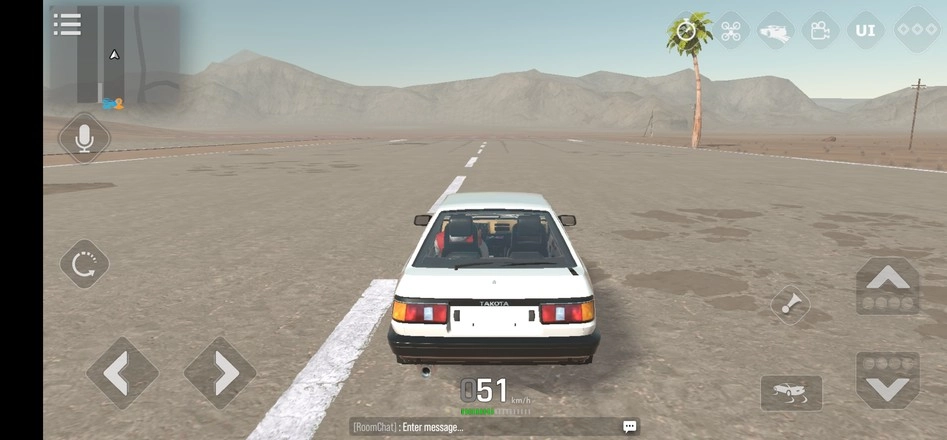The image size is (947, 440).
Task: Open the list menu icon
Action: click(67, 24)
